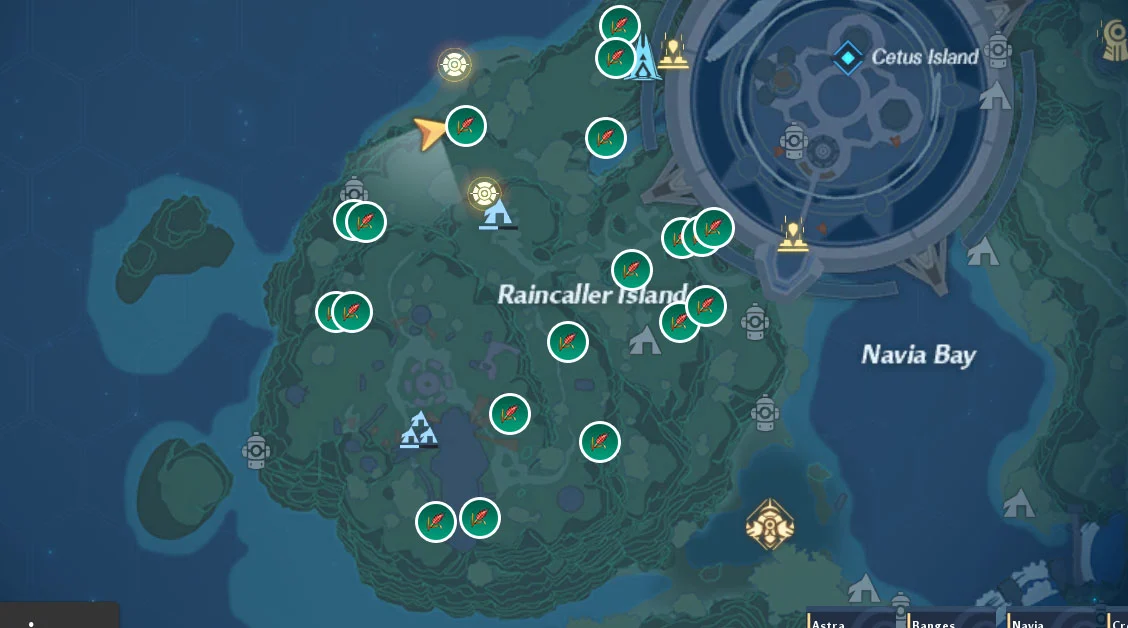Choose the triple-tent camp marker by the lake
The height and width of the screenshot is (628, 1128).
419,430
